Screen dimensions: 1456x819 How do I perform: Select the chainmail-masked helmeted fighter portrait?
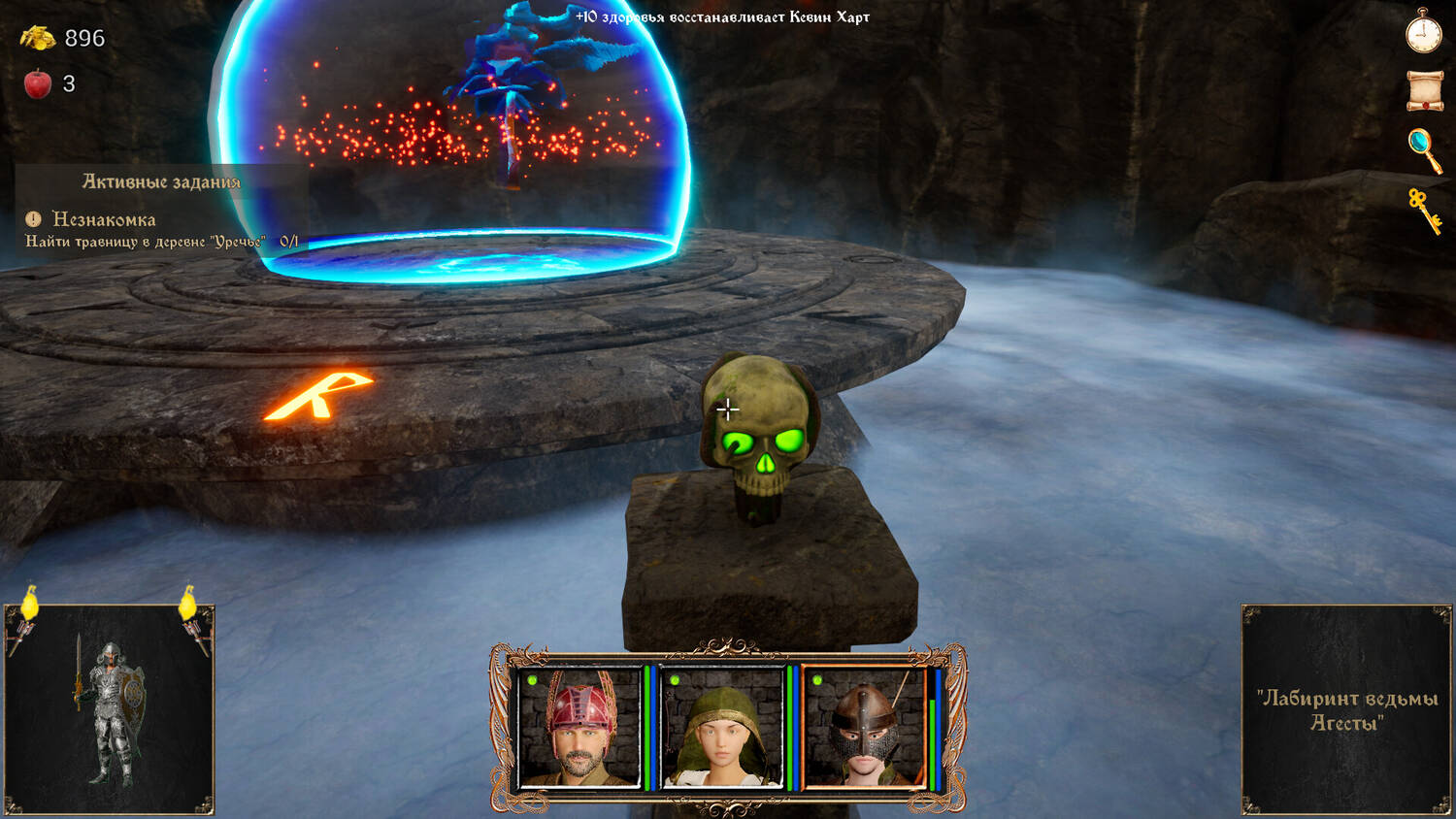(x=864, y=727)
